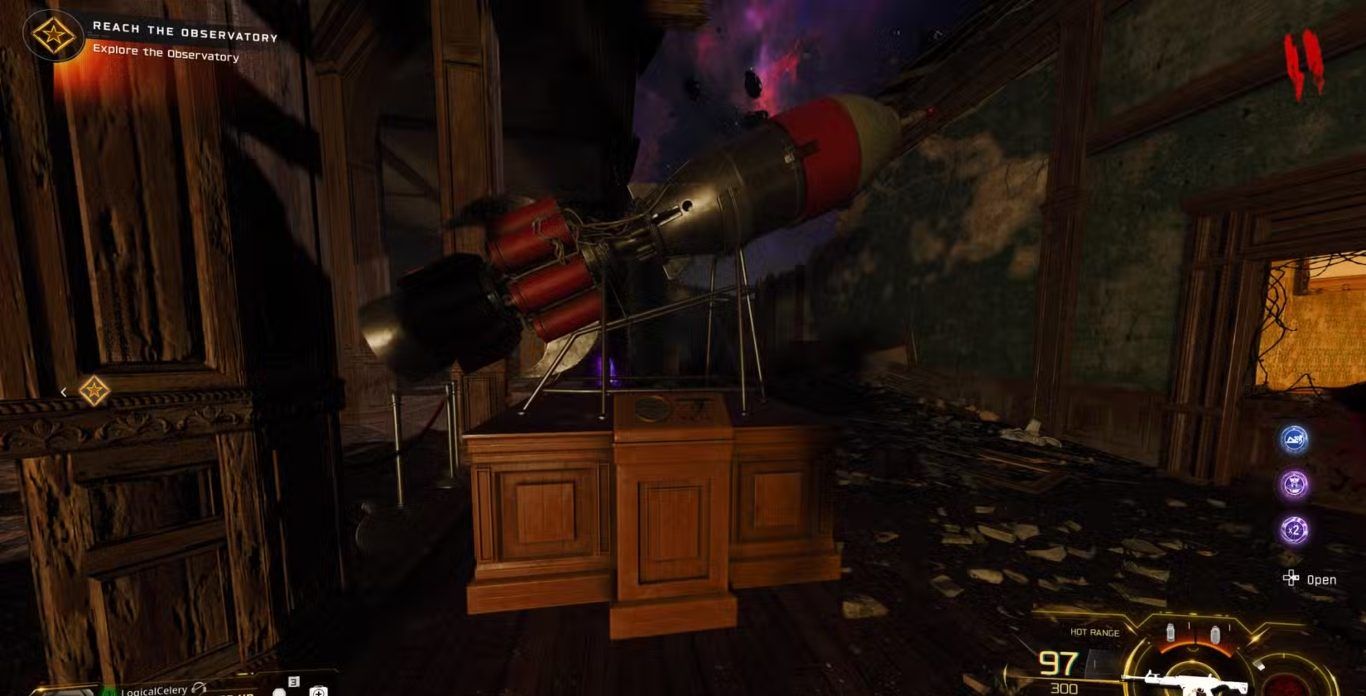This screenshot has height=696, width=1366.
Task: Click the LogicalCelery player name tag
Action: [155, 690]
